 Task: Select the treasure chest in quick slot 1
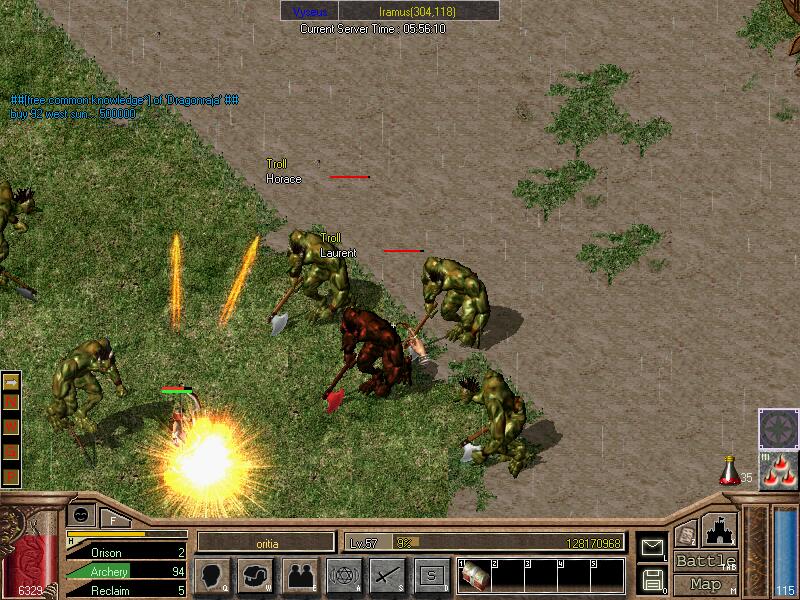point(475,576)
